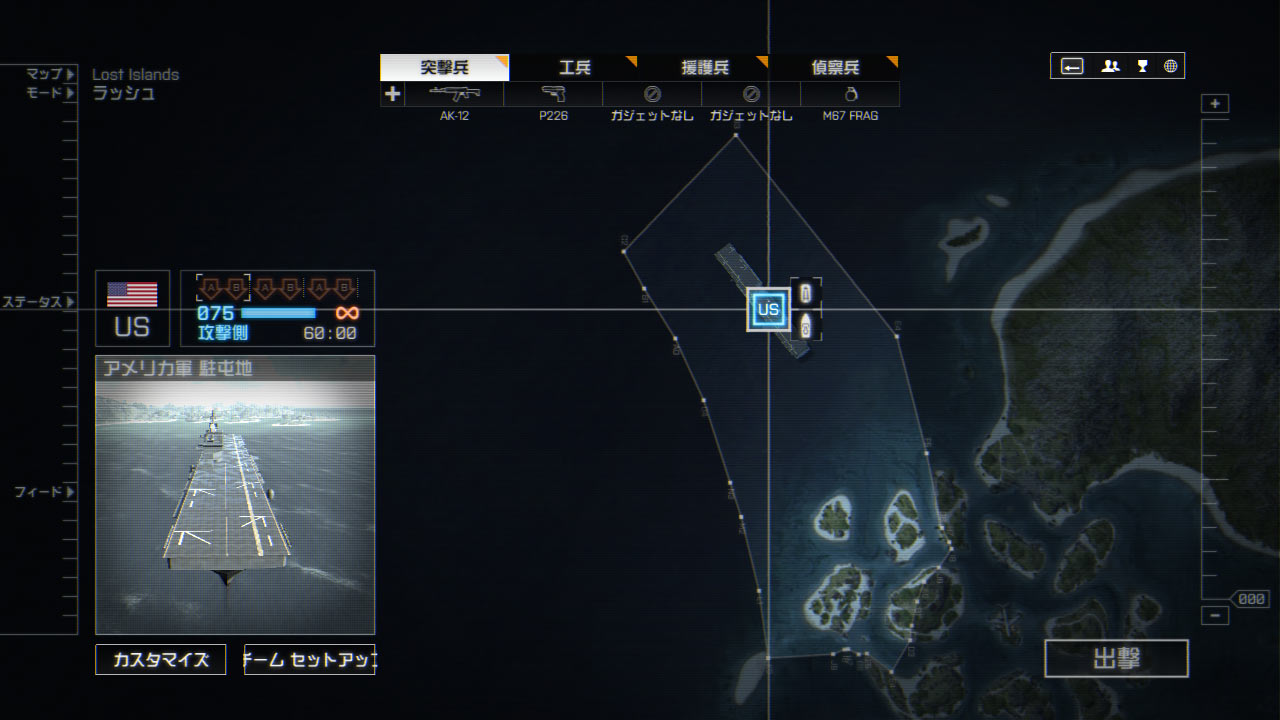This screenshot has height=720, width=1280.
Task: Click the plus icon beside the loadout
Action: 392,94
